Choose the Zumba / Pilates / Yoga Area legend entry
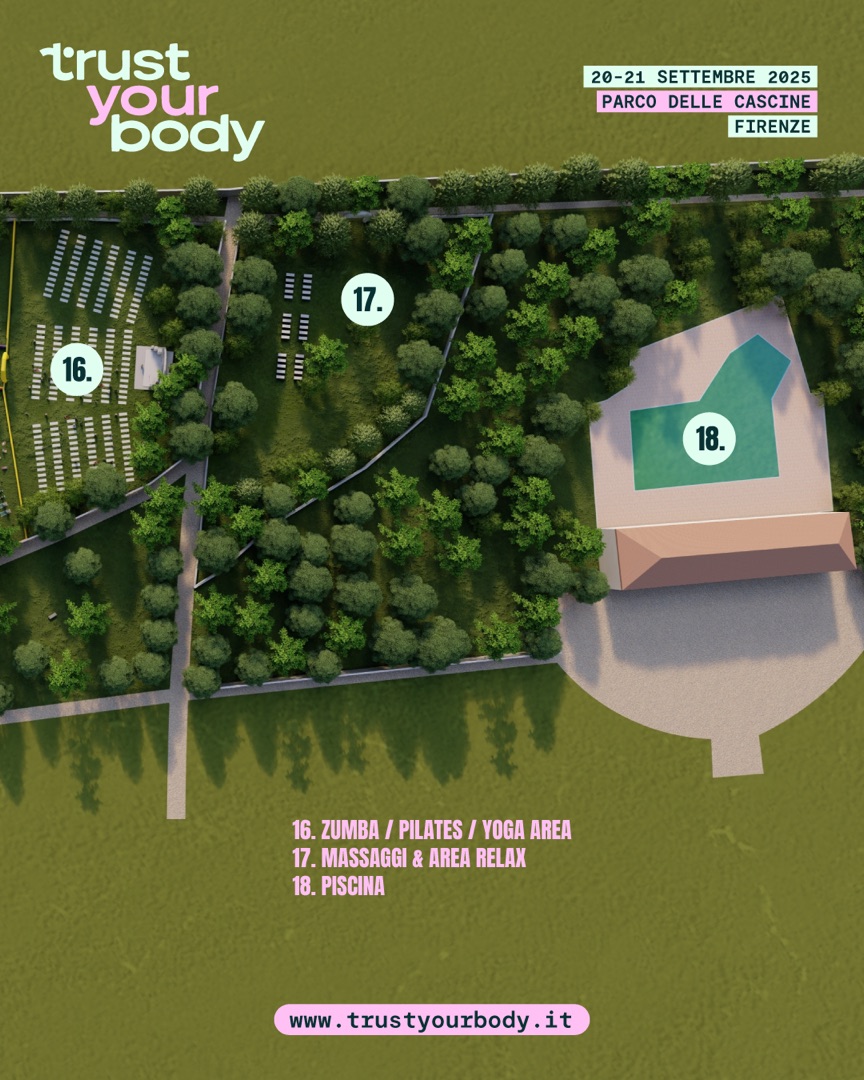 pyautogui.click(x=431, y=830)
